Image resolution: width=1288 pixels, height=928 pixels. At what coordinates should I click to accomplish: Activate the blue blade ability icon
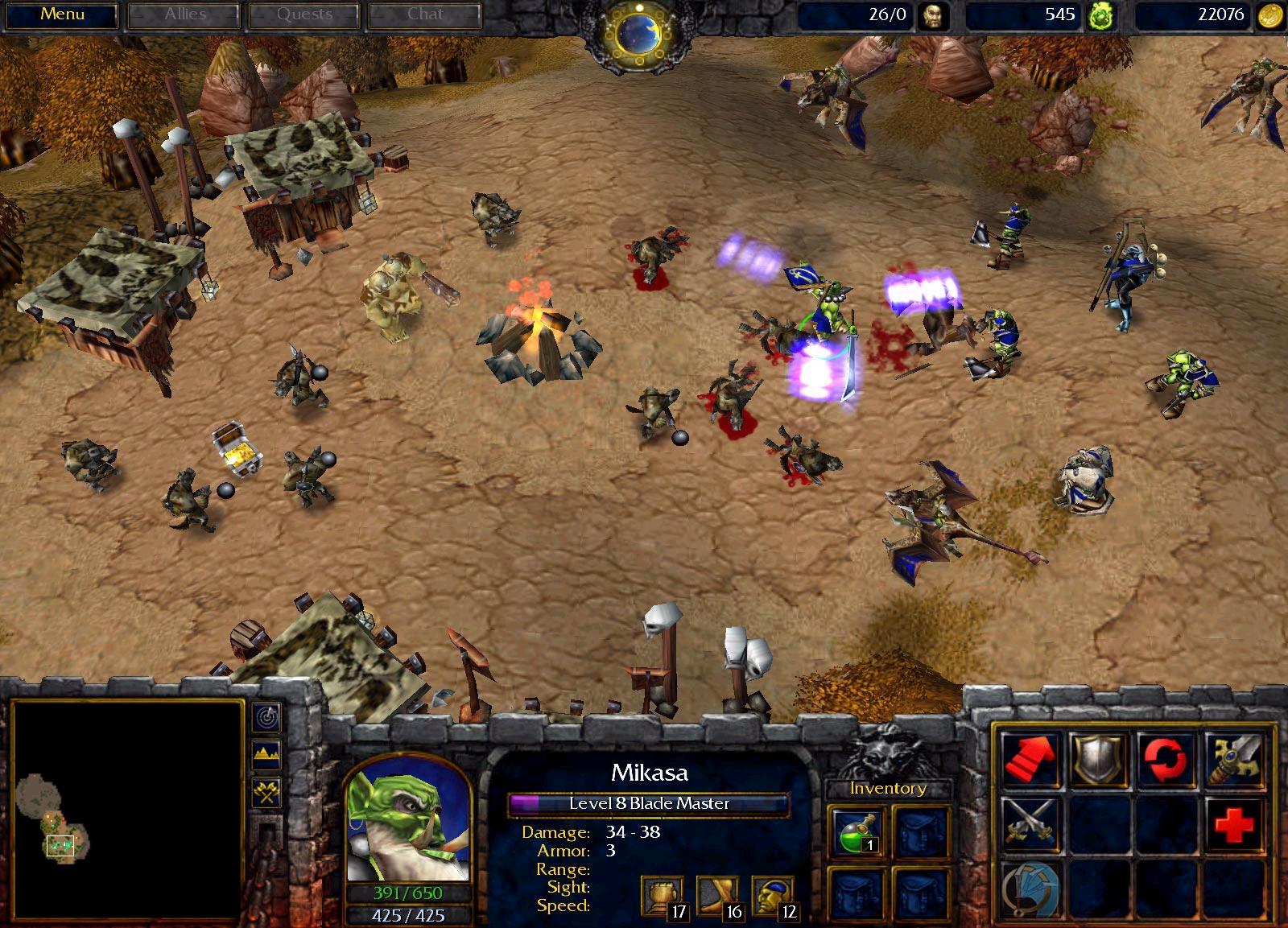coord(1029,889)
